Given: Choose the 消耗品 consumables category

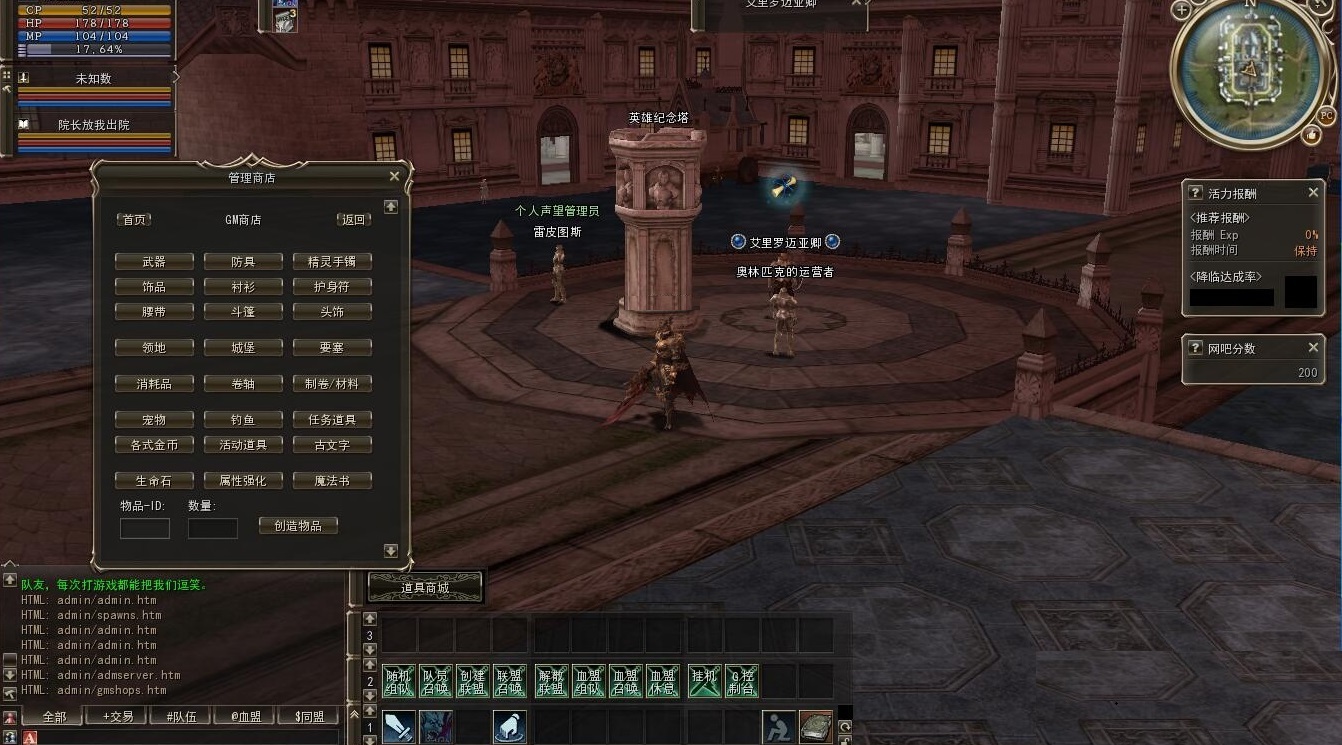Looking at the screenshot, I should (154, 384).
